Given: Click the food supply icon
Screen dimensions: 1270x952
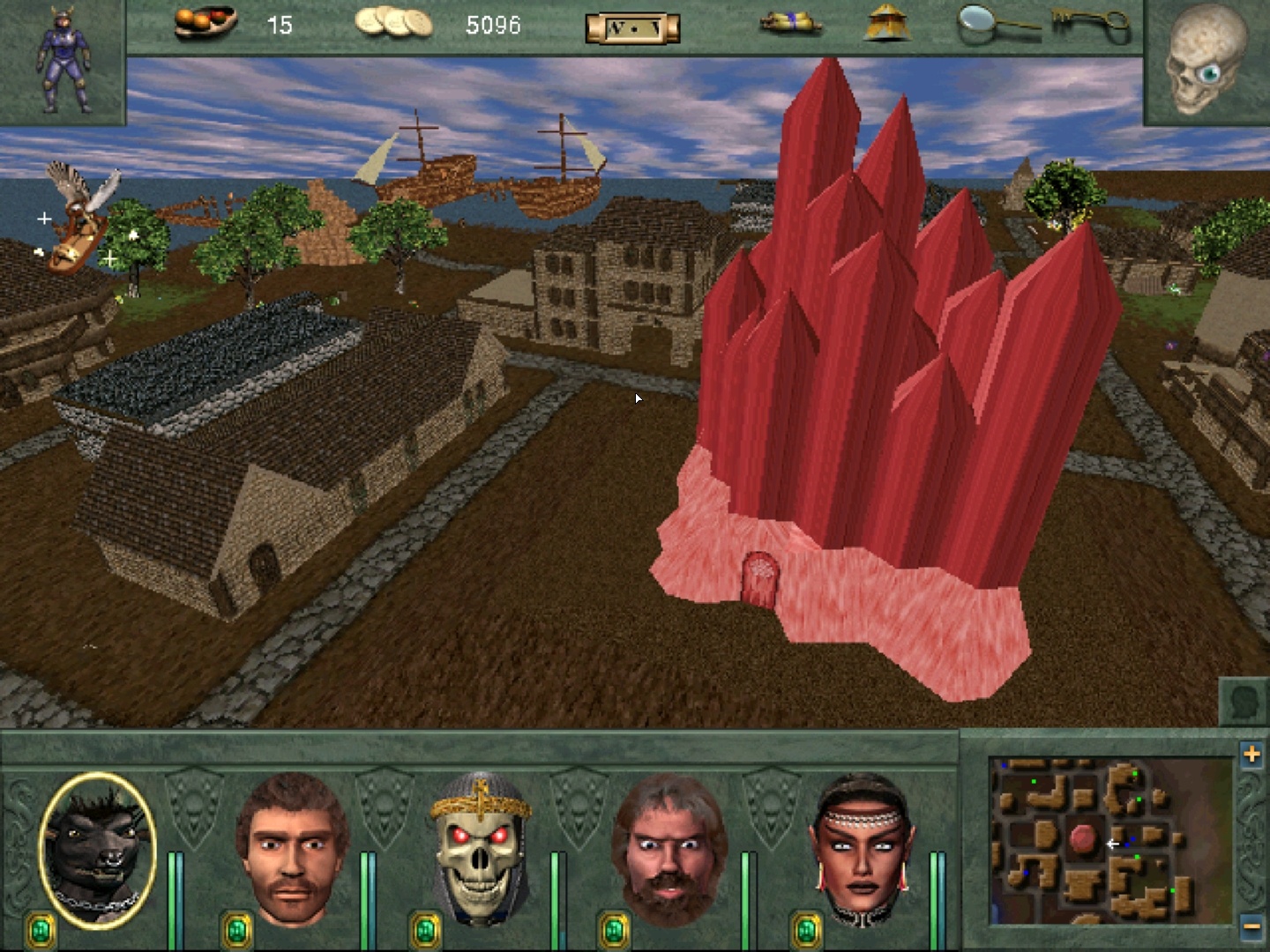Looking at the screenshot, I should 205,23.
